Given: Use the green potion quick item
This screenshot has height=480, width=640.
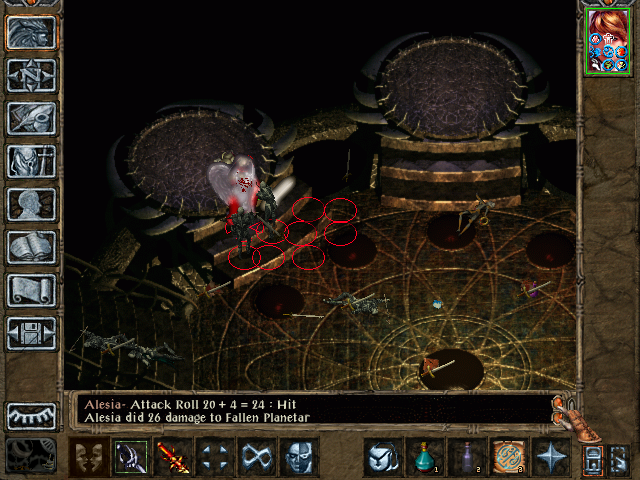Looking at the screenshot, I should pos(424,457).
